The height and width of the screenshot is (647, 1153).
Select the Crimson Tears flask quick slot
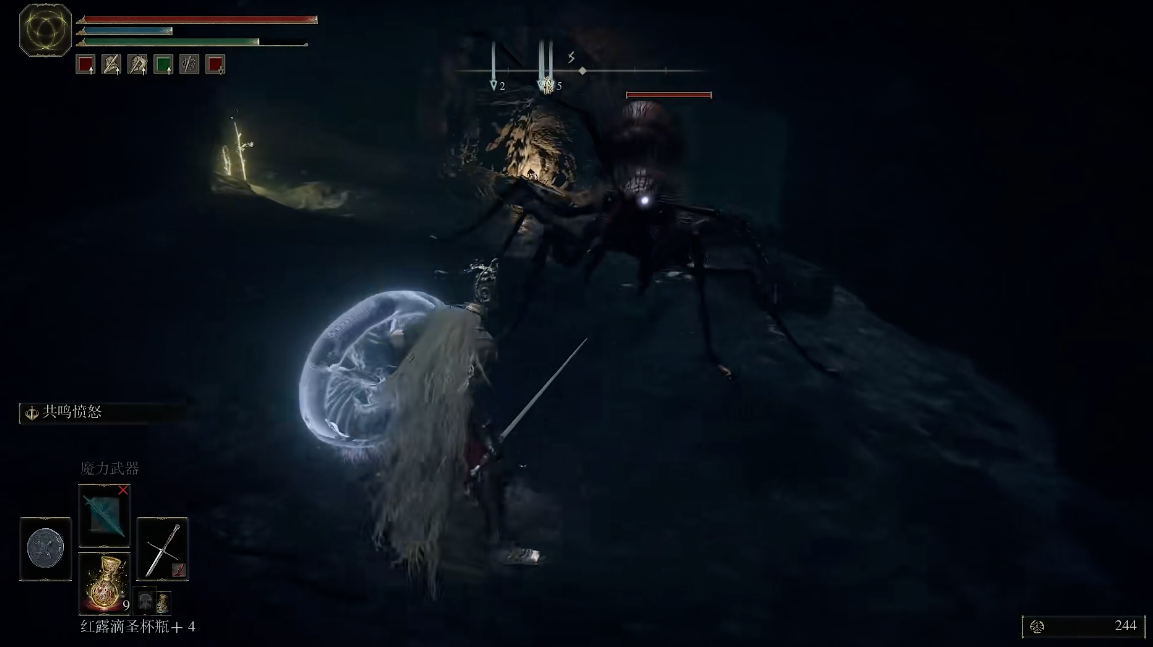point(104,582)
